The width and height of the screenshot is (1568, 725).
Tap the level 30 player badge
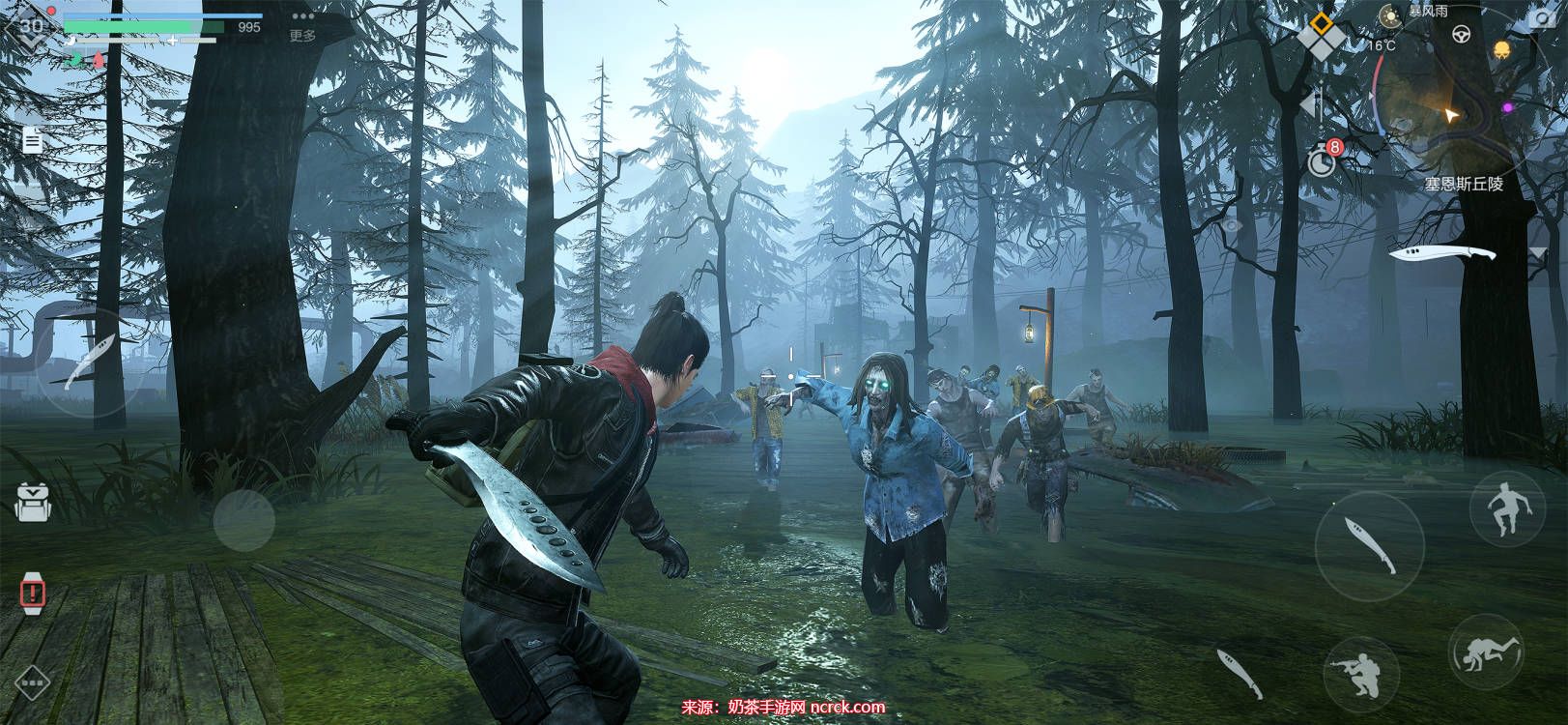point(29,27)
